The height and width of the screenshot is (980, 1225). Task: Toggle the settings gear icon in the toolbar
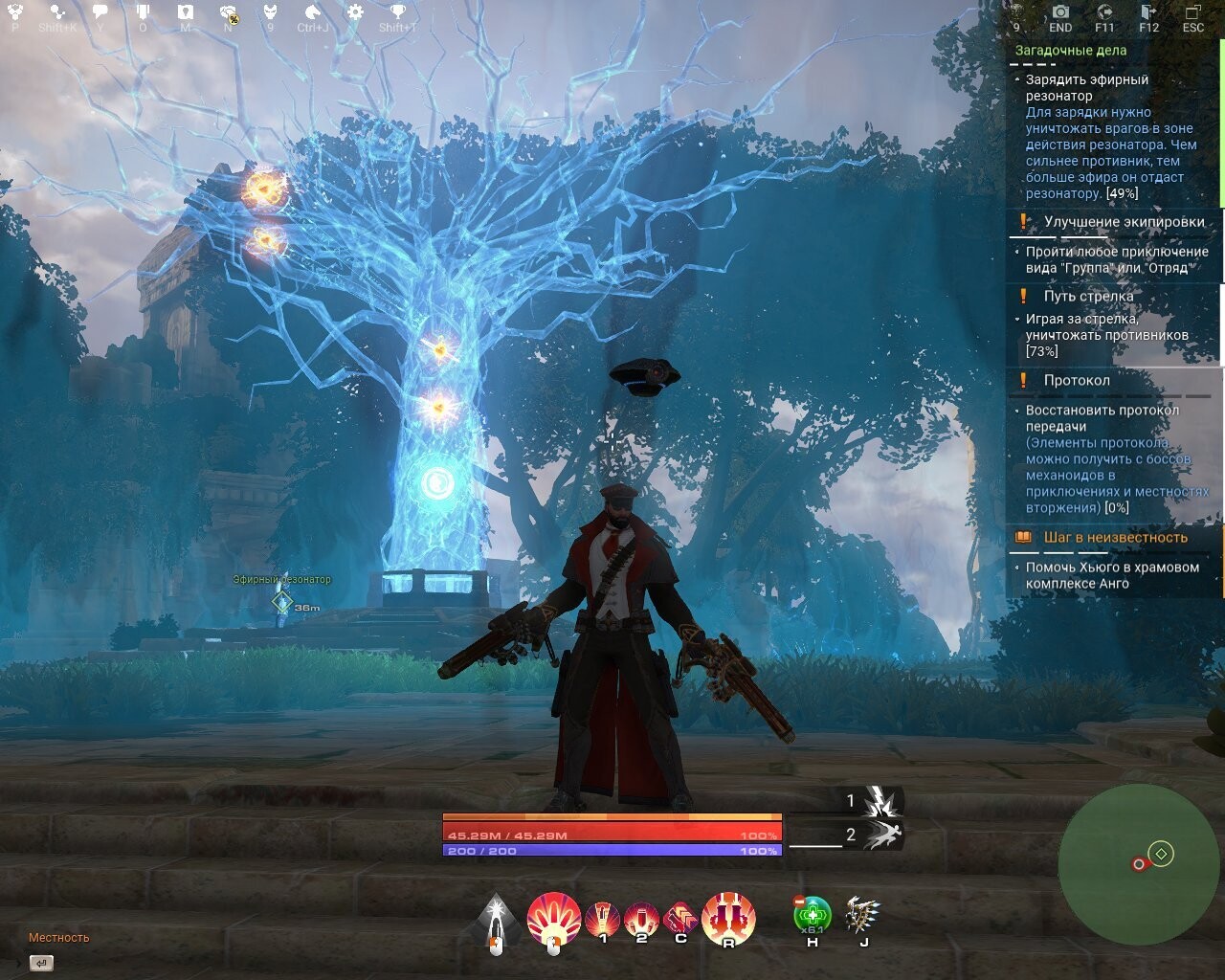pyautogui.click(x=354, y=11)
